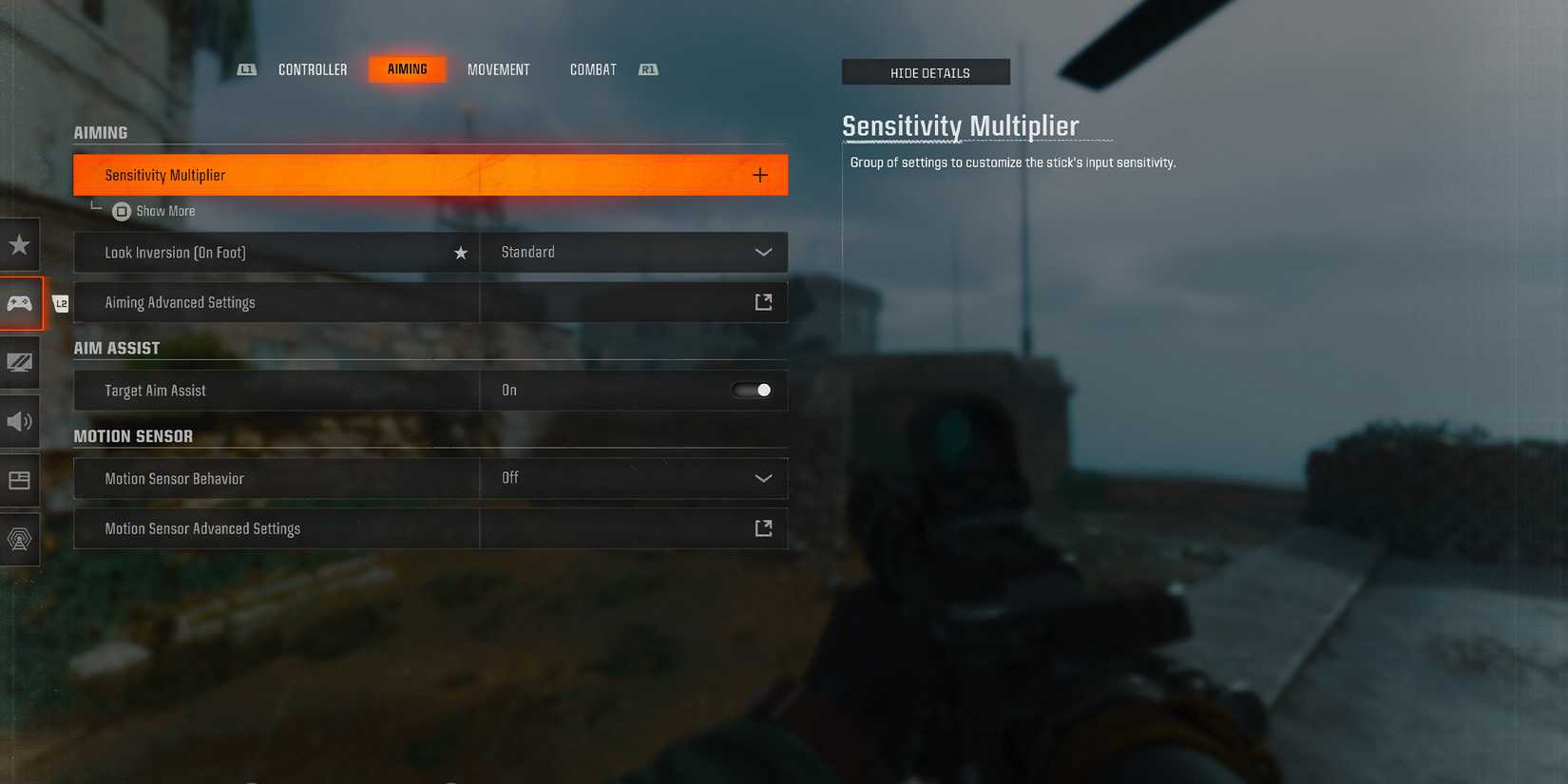Open the Graphics display settings icon
The width and height of the screenshot is (1568, 784).
click(19, 362)
